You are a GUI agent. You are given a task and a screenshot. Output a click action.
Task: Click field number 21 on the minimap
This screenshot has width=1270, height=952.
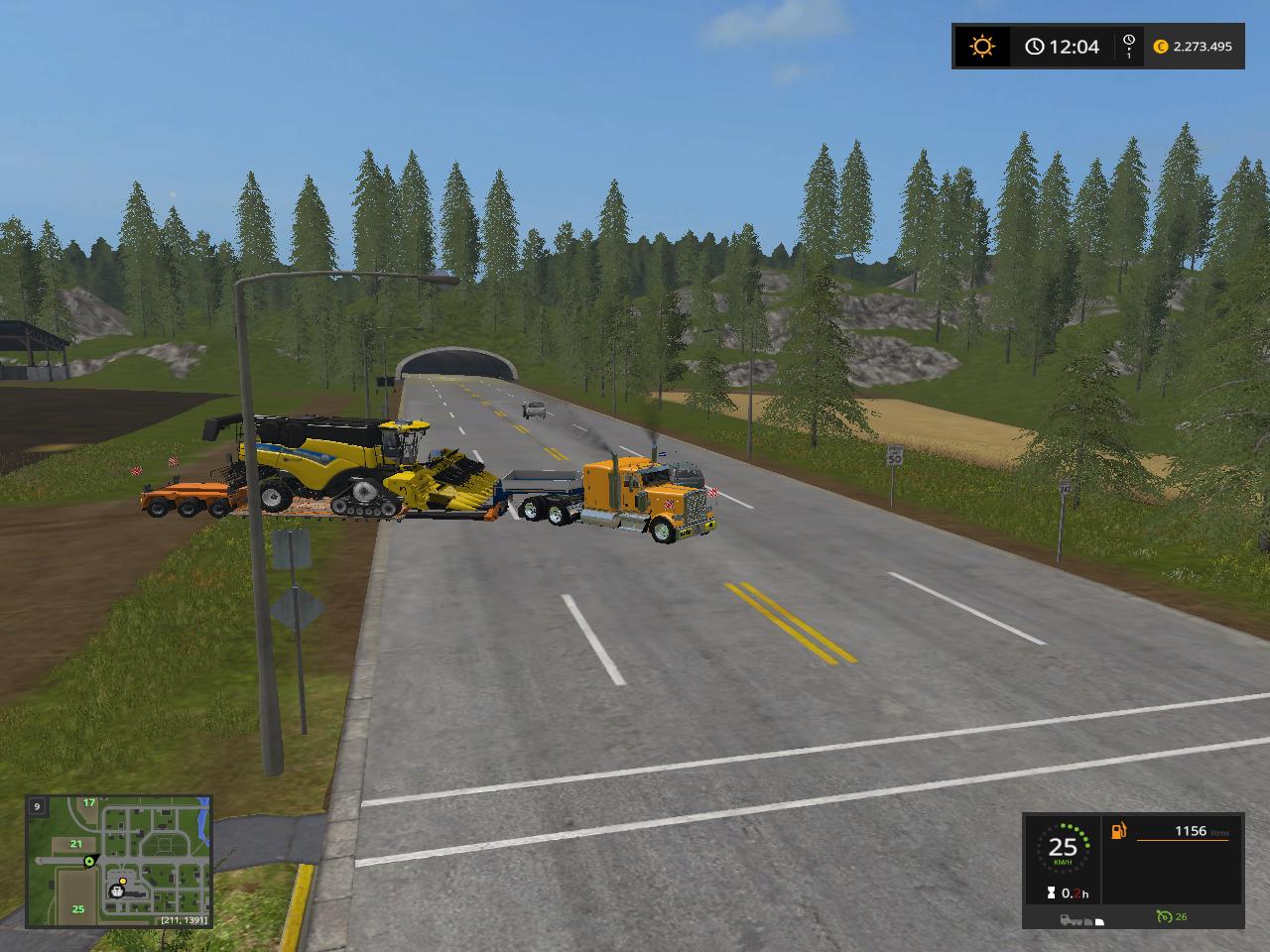tap(76, 844)
